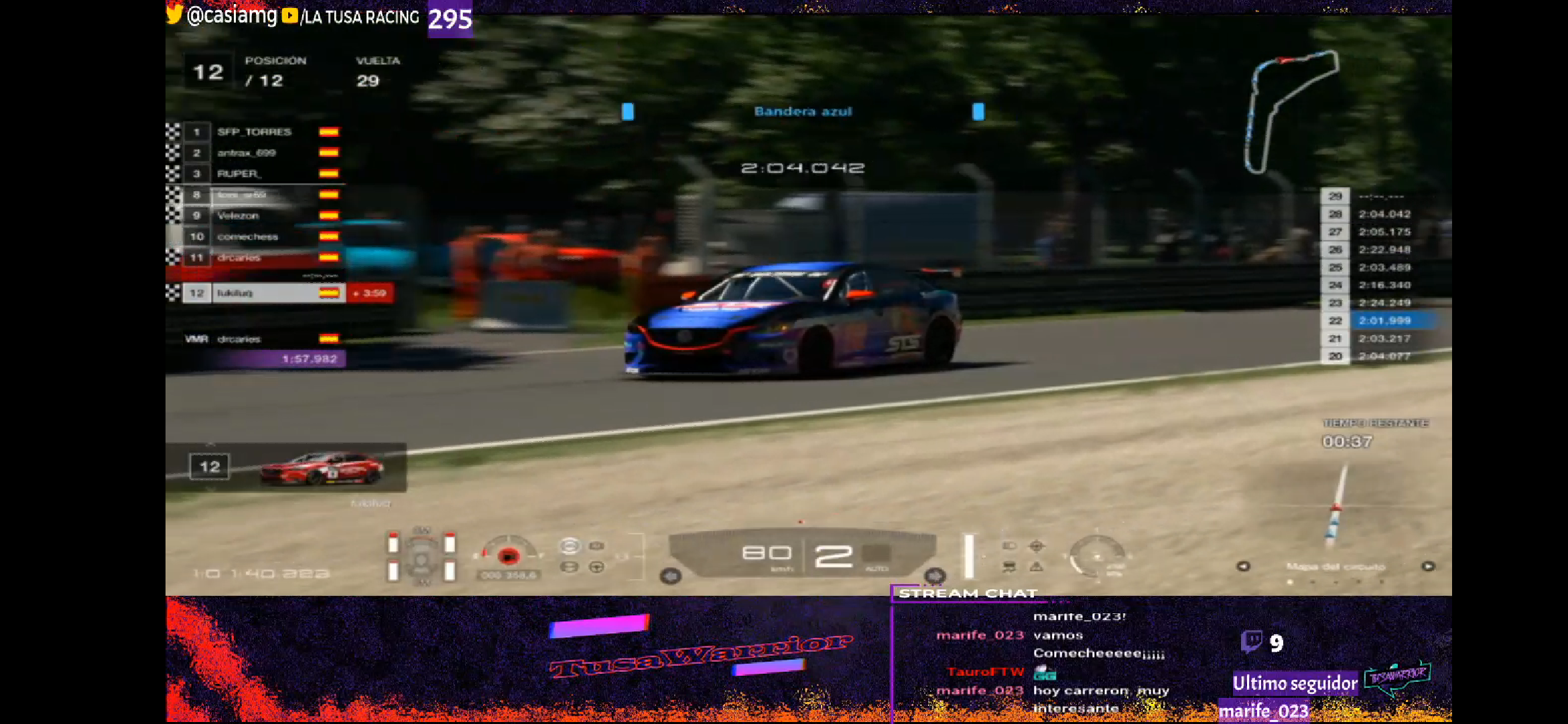Viewport: 1568px width, 724px height.
Task: Open the circuit track map outline
Action: 1289,111
